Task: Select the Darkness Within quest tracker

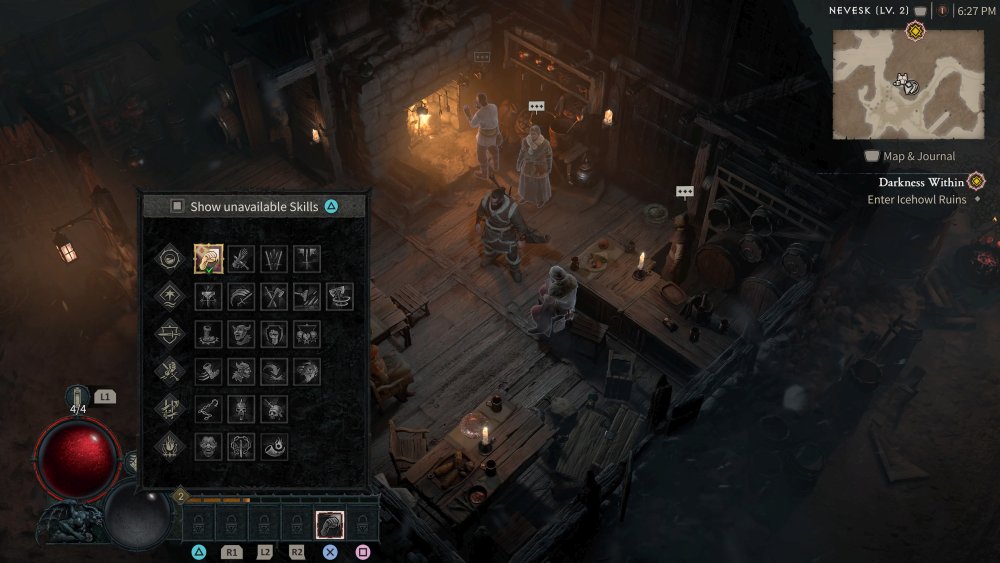Action: [921, 182]
